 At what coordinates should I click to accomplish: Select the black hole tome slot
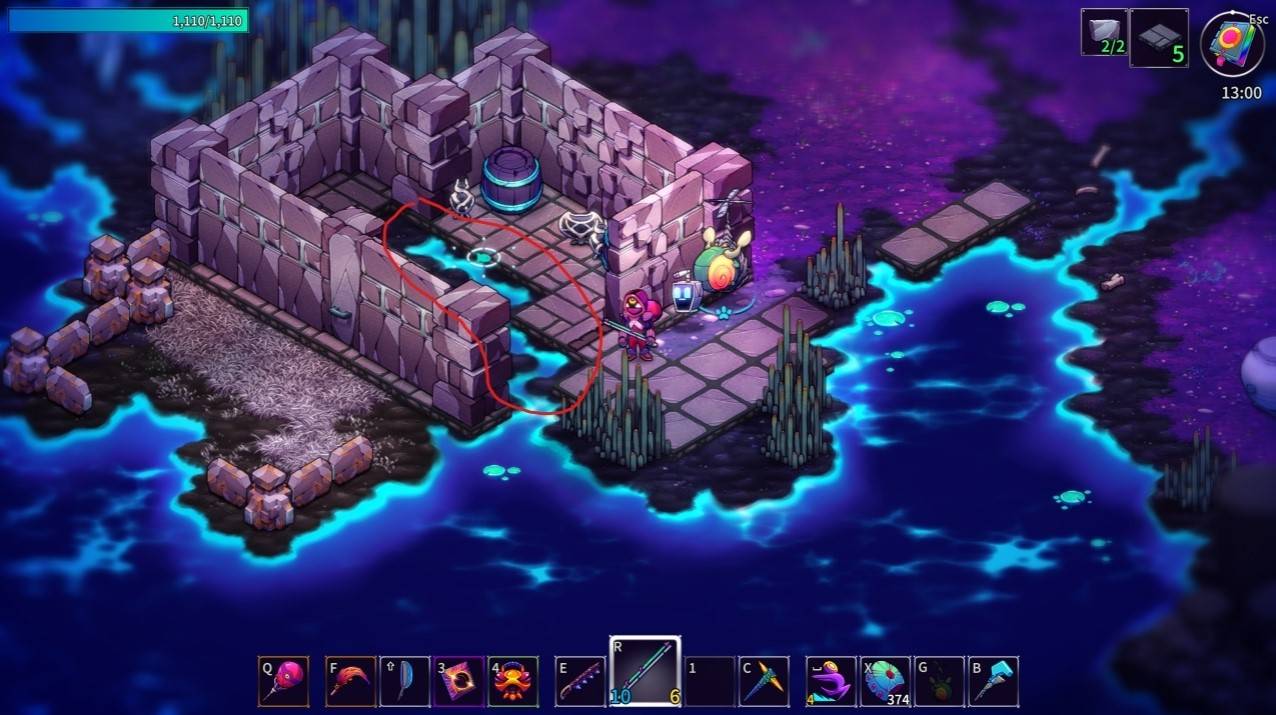459,681
